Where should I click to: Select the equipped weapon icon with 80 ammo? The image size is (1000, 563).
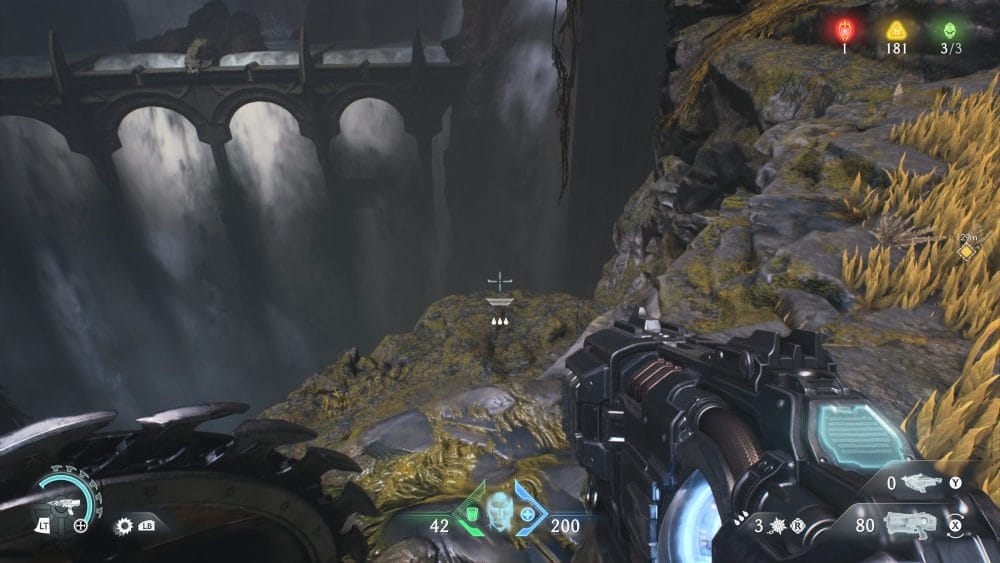point(910,522)
